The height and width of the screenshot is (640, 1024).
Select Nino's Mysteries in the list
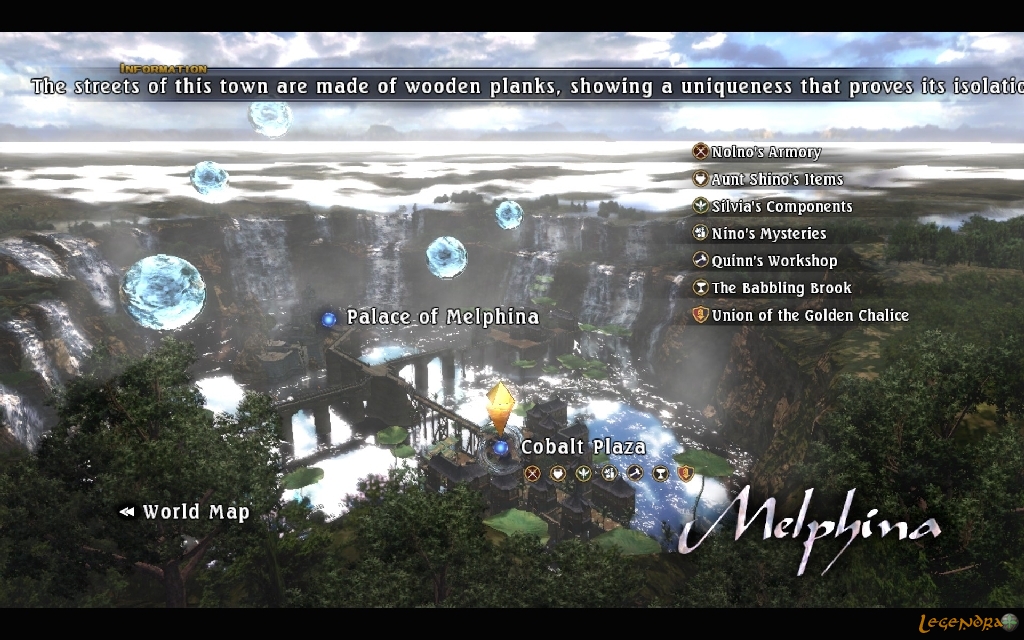(768, 233)
